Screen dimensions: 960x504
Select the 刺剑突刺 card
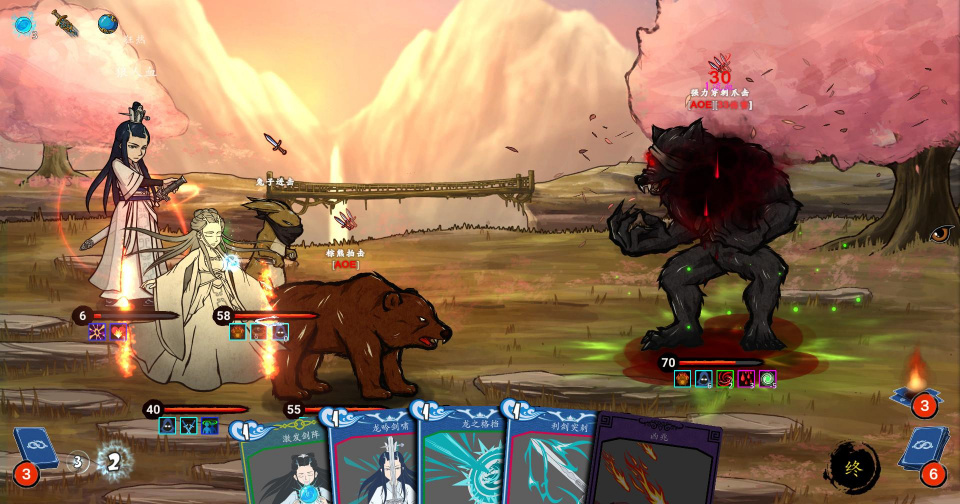coord(550,460)
